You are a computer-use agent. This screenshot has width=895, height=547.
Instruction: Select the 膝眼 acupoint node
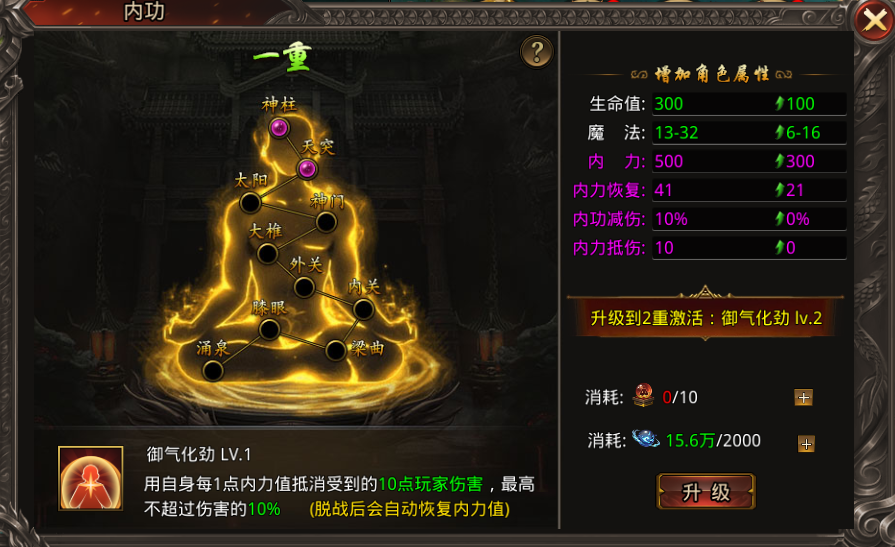[x=268, y=329]
